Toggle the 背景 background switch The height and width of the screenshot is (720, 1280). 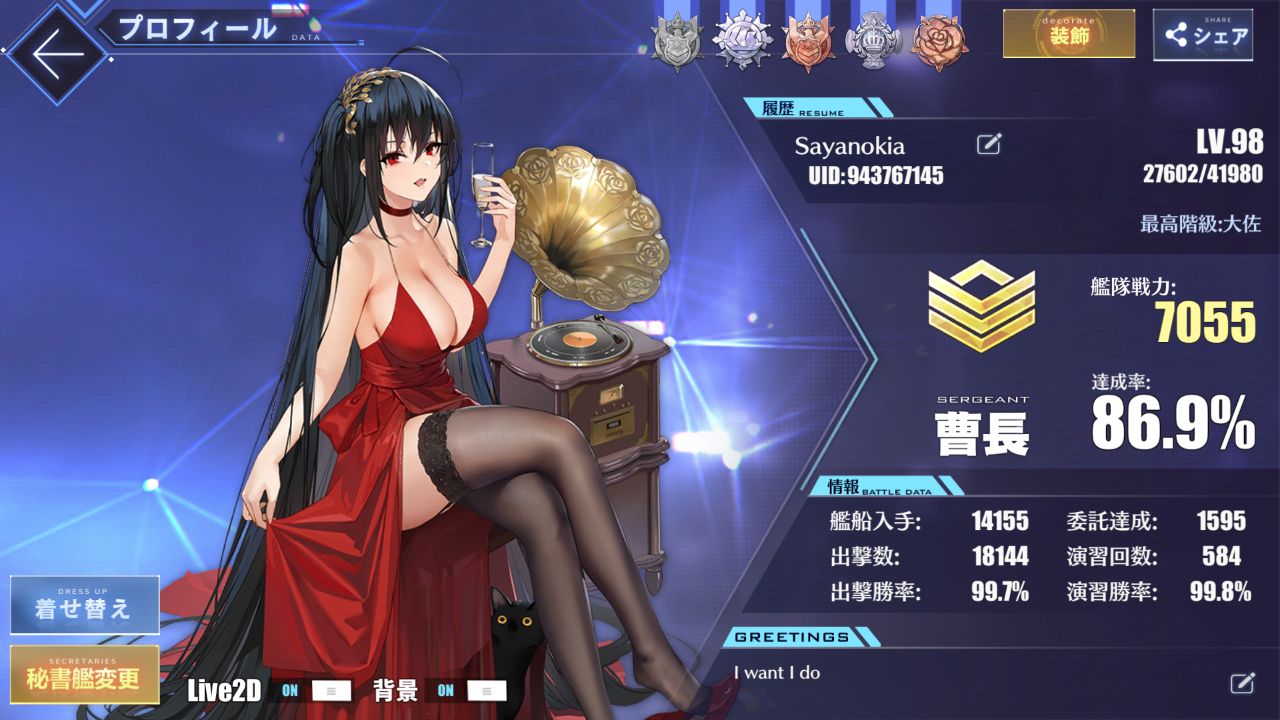[471, 690]
